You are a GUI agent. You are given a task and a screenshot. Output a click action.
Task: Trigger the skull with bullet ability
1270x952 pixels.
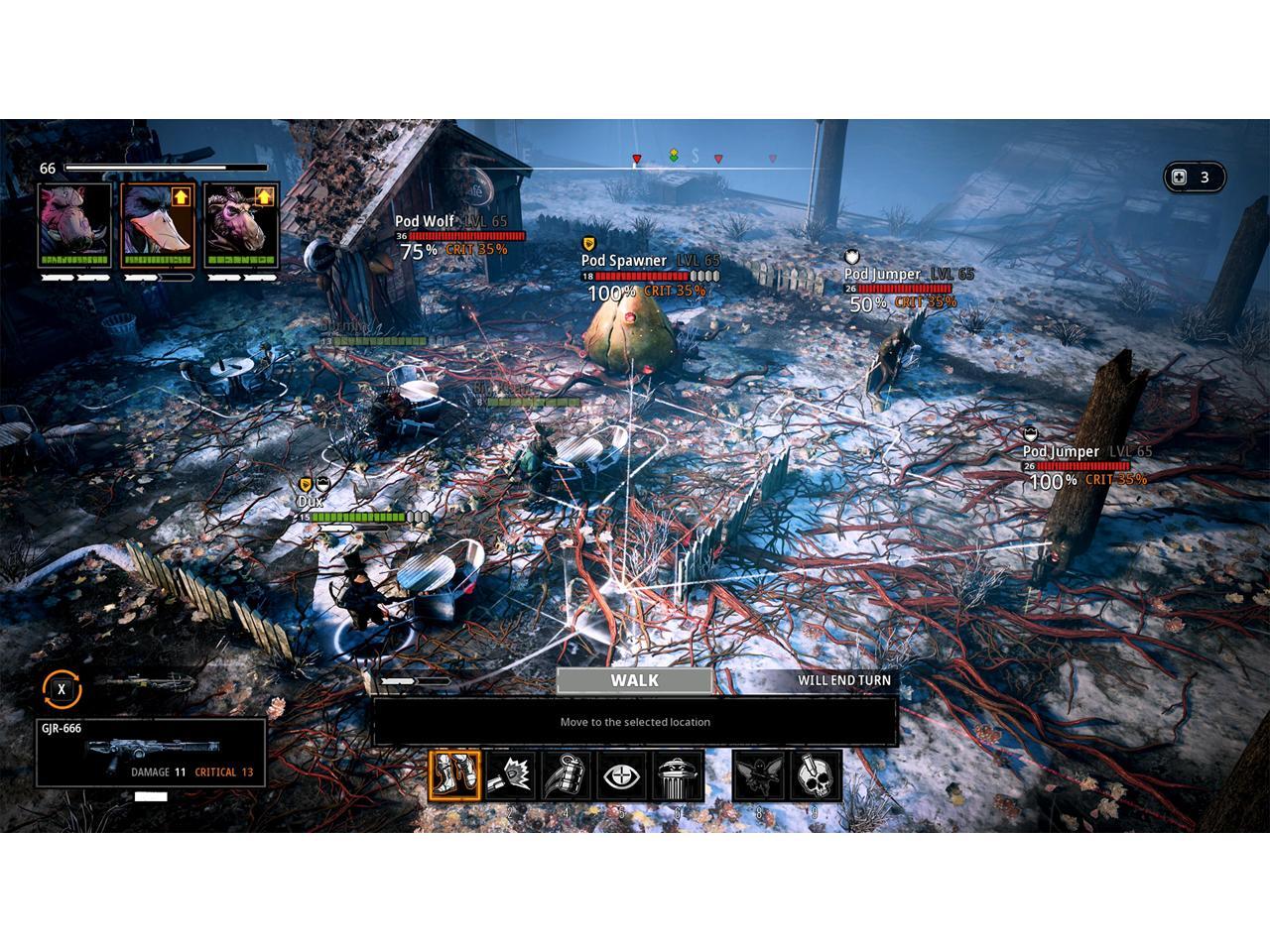click(816, 775)
